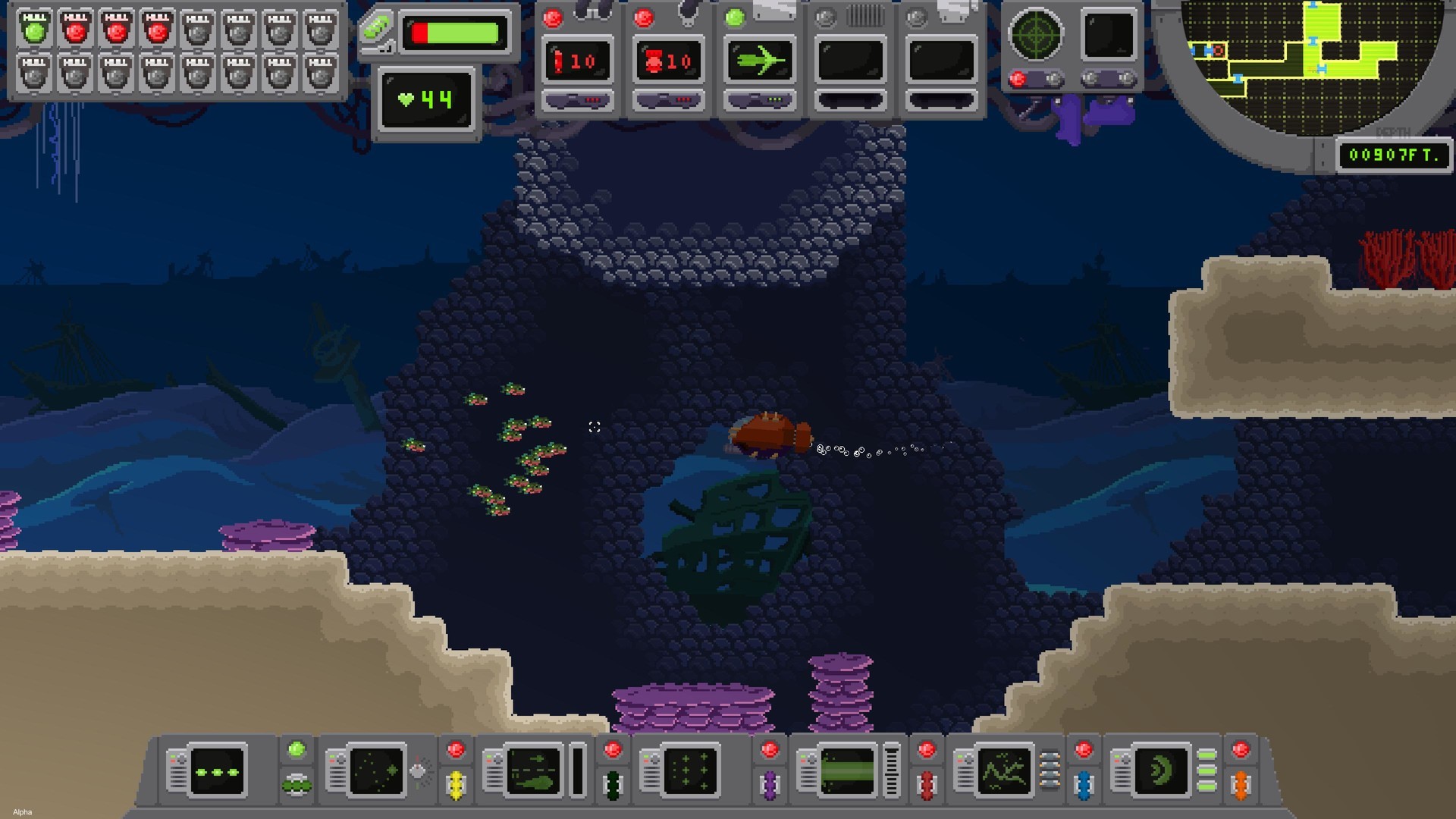Select the torpedo weapon slot showing 10 ammo
The height and width of the screenshot is (819, 1456).
pos(578,61)
